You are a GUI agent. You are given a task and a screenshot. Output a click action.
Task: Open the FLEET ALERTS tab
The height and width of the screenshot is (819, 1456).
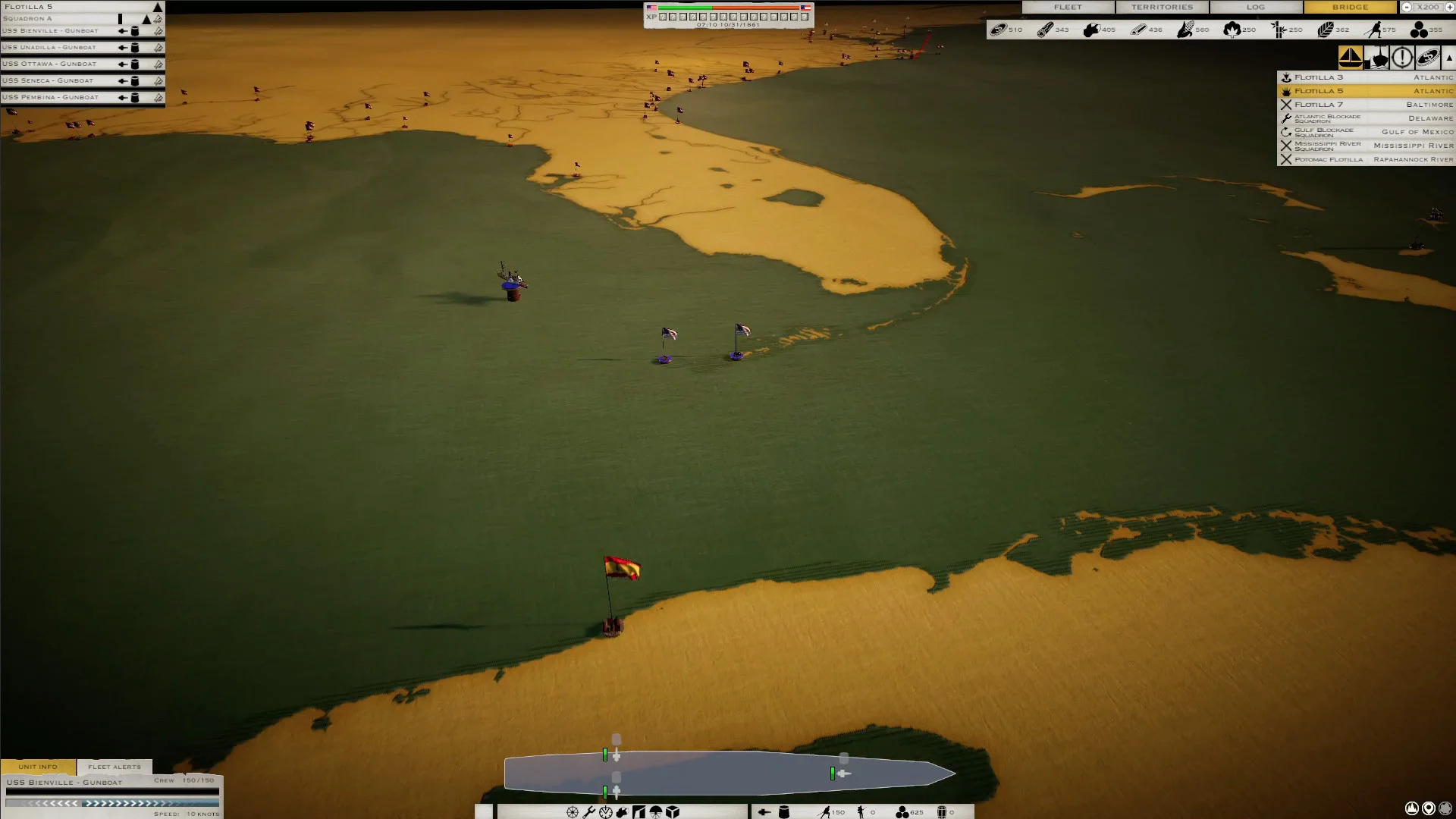(x=115, y=767)
